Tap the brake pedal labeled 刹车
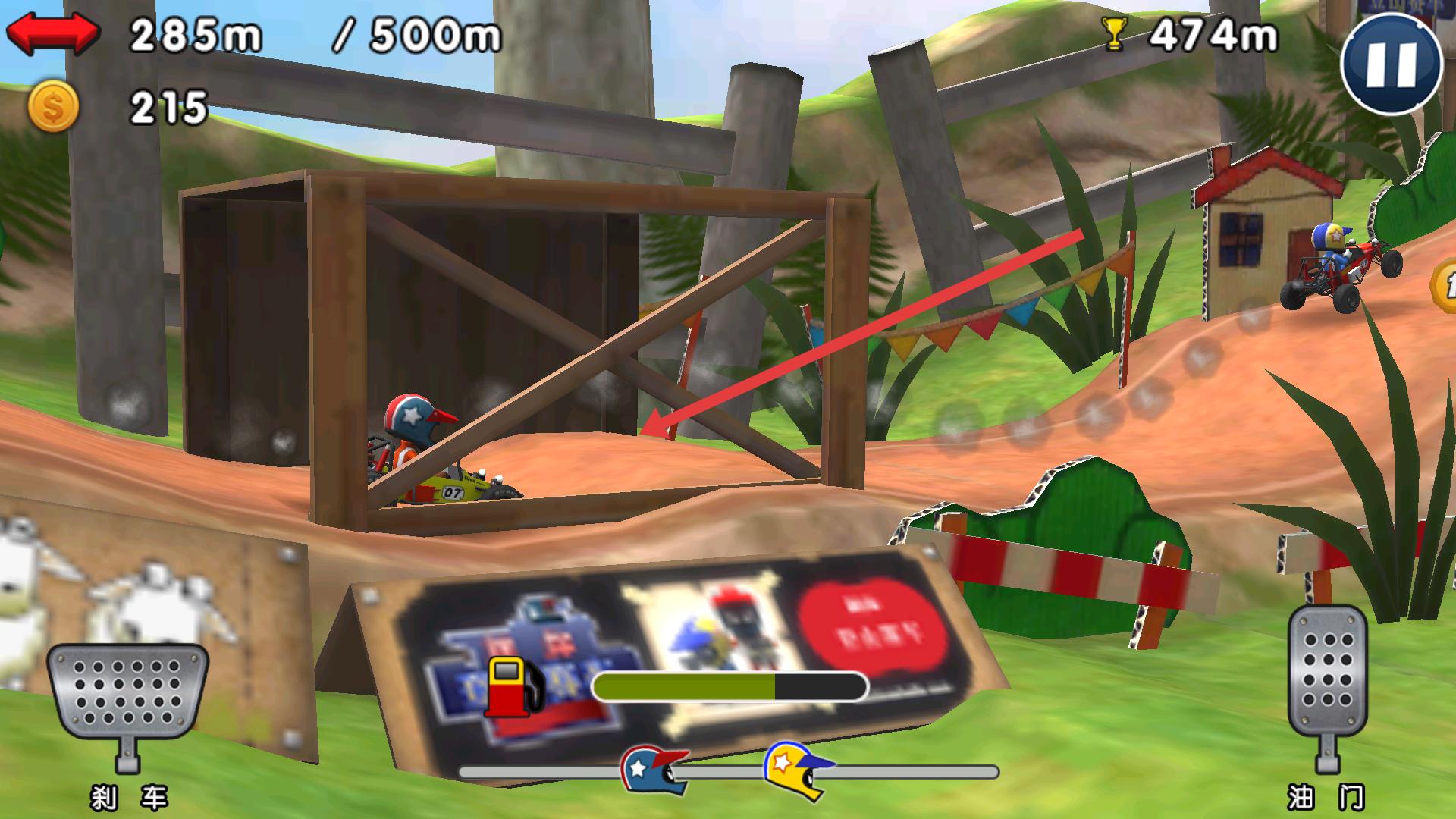 (x=127, y=694)
